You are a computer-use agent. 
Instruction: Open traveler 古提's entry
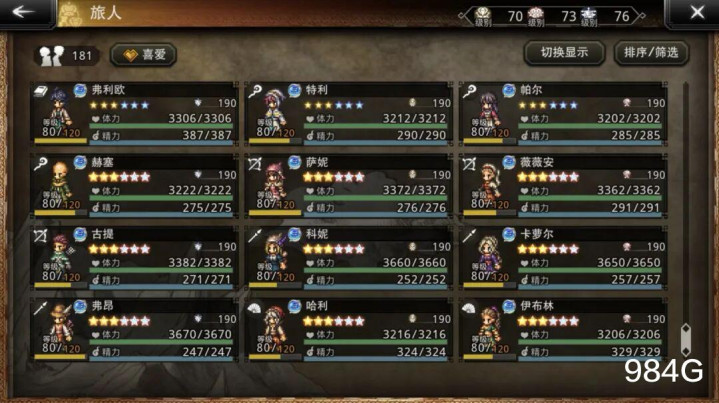[x=134, y=258]
